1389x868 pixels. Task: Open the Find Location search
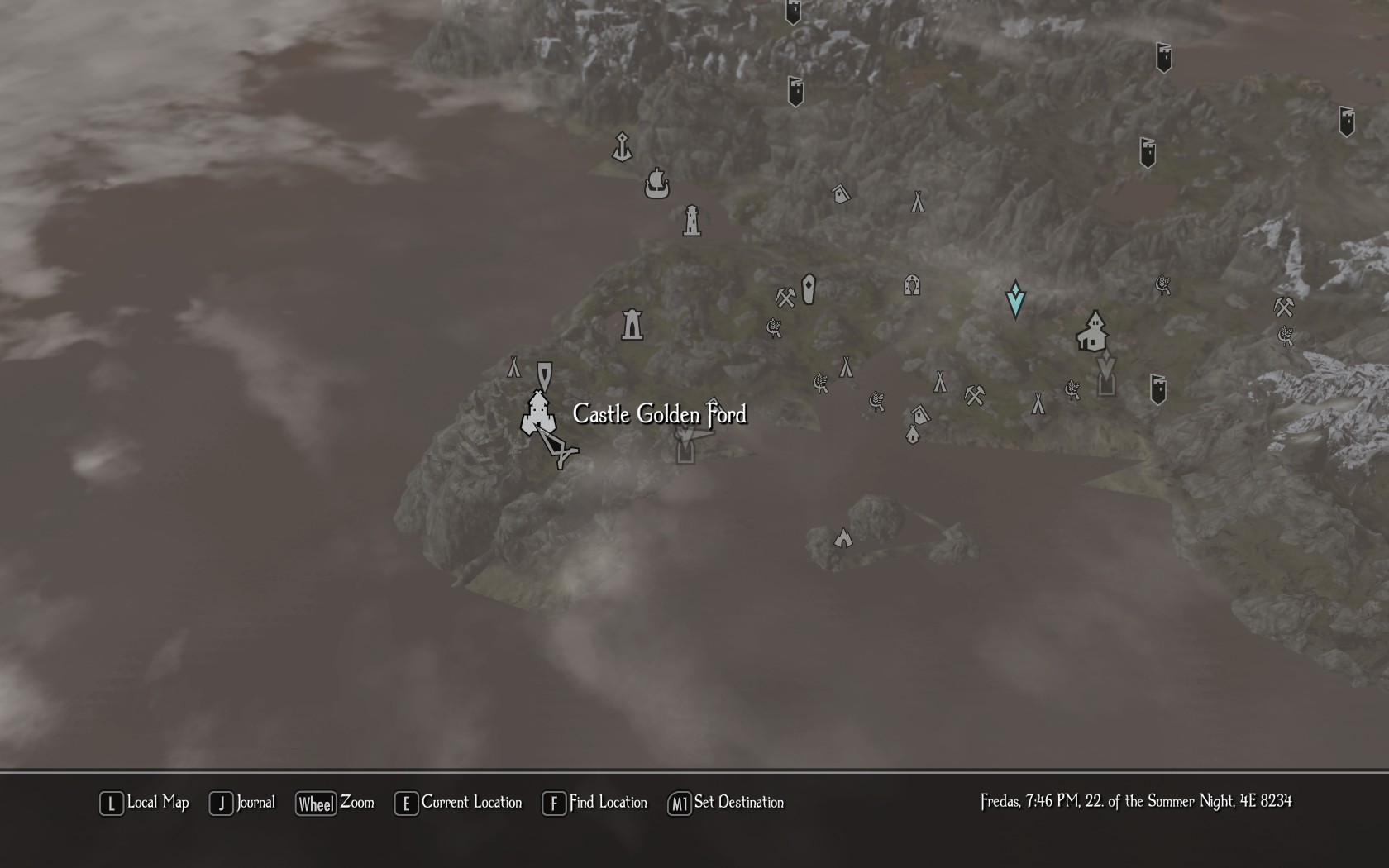pyautogui.click(x=595, y=803)
